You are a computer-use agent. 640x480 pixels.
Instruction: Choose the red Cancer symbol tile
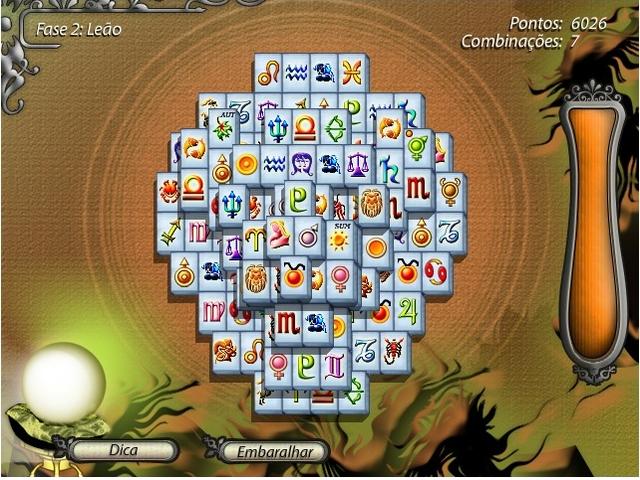point(436,271)
